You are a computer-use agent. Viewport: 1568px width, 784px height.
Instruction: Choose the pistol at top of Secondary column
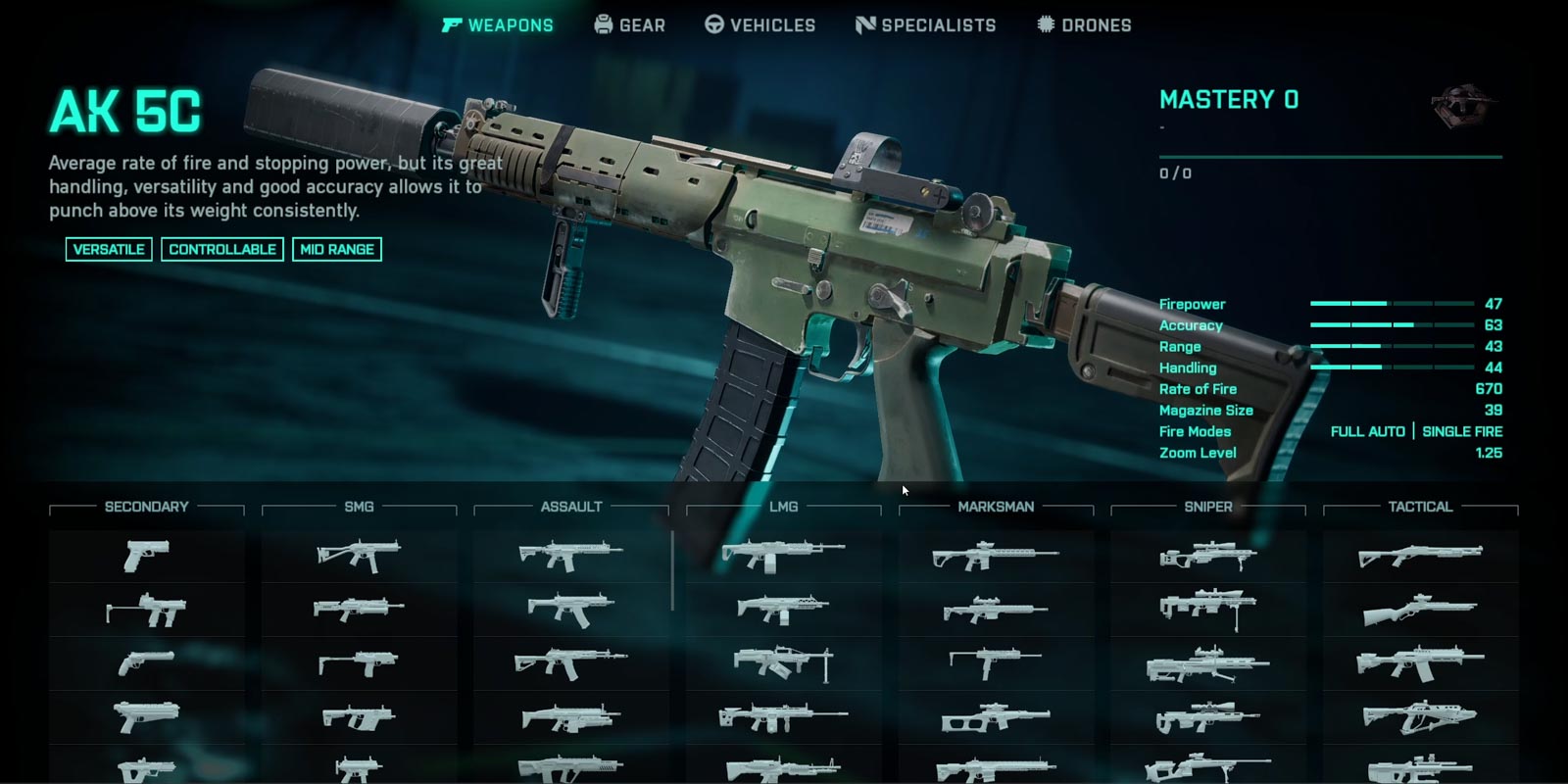(x=146, y=556)
